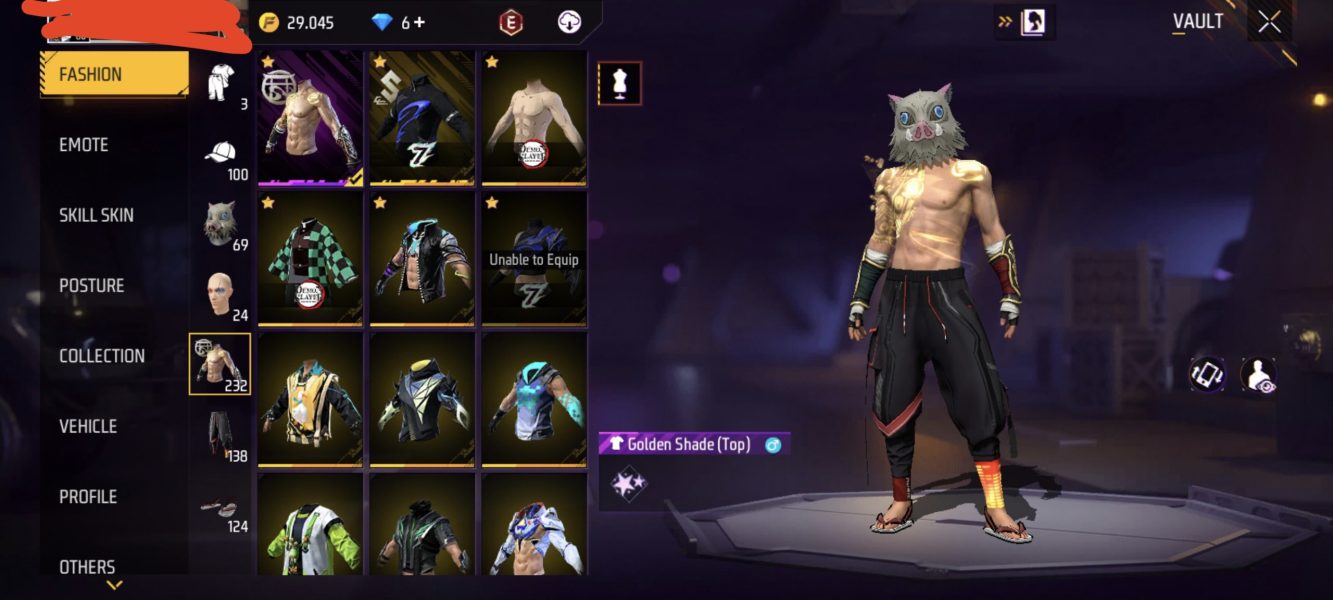Open the Fashion category
The height and width of the screenshot is (600, 1333).
pyautogui.click(x=113, y=74)
